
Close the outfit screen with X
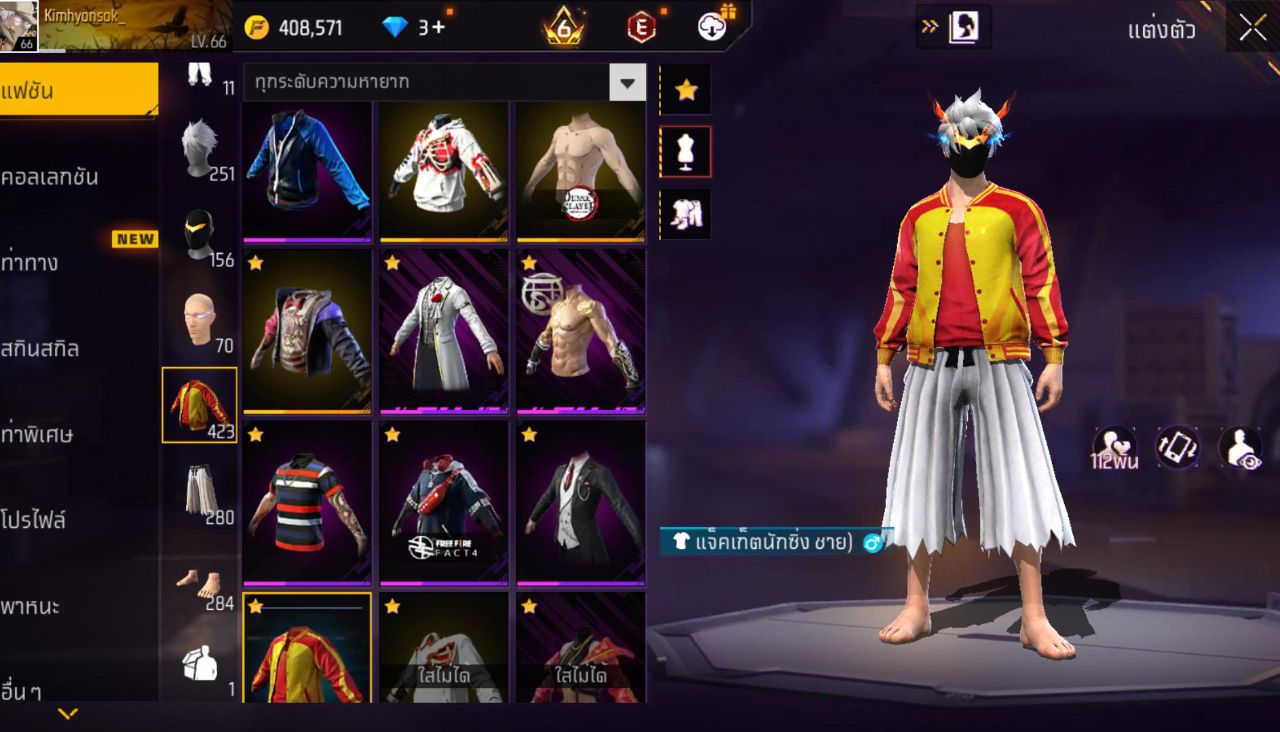pyautogui.click(x=1252, y=28)
